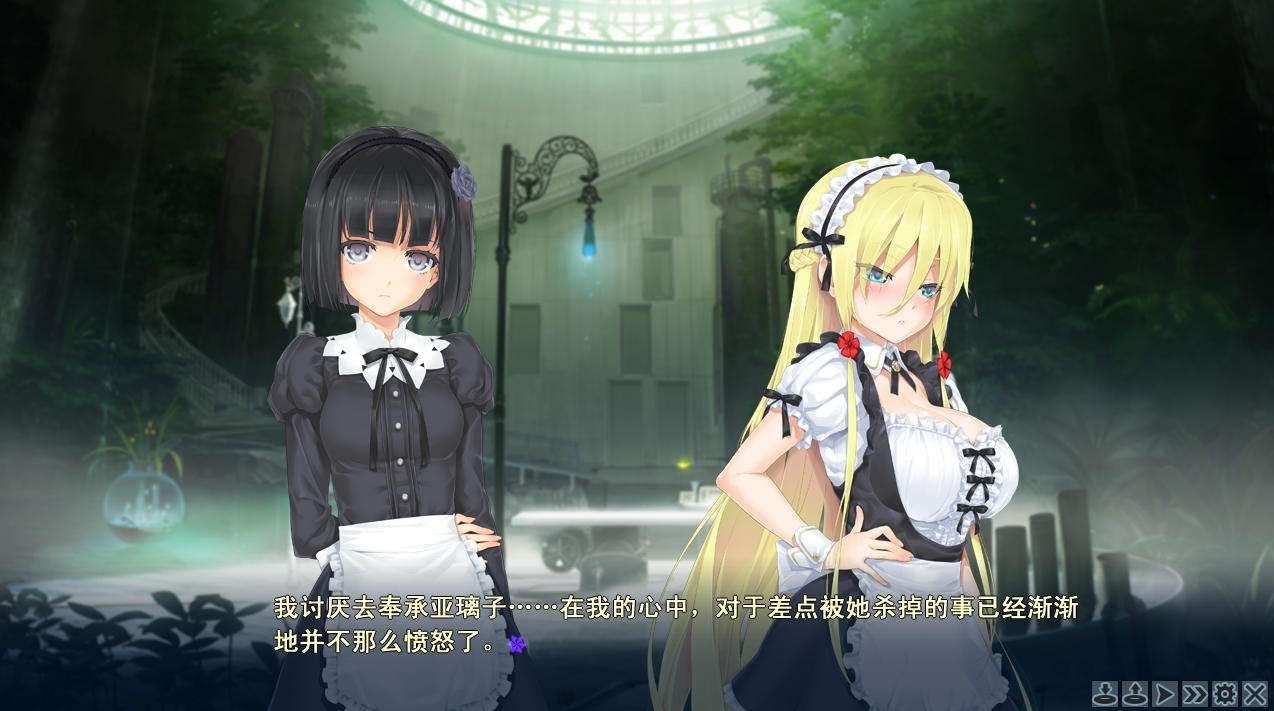Close the dialogue box with the X button

pos(1254,693)
